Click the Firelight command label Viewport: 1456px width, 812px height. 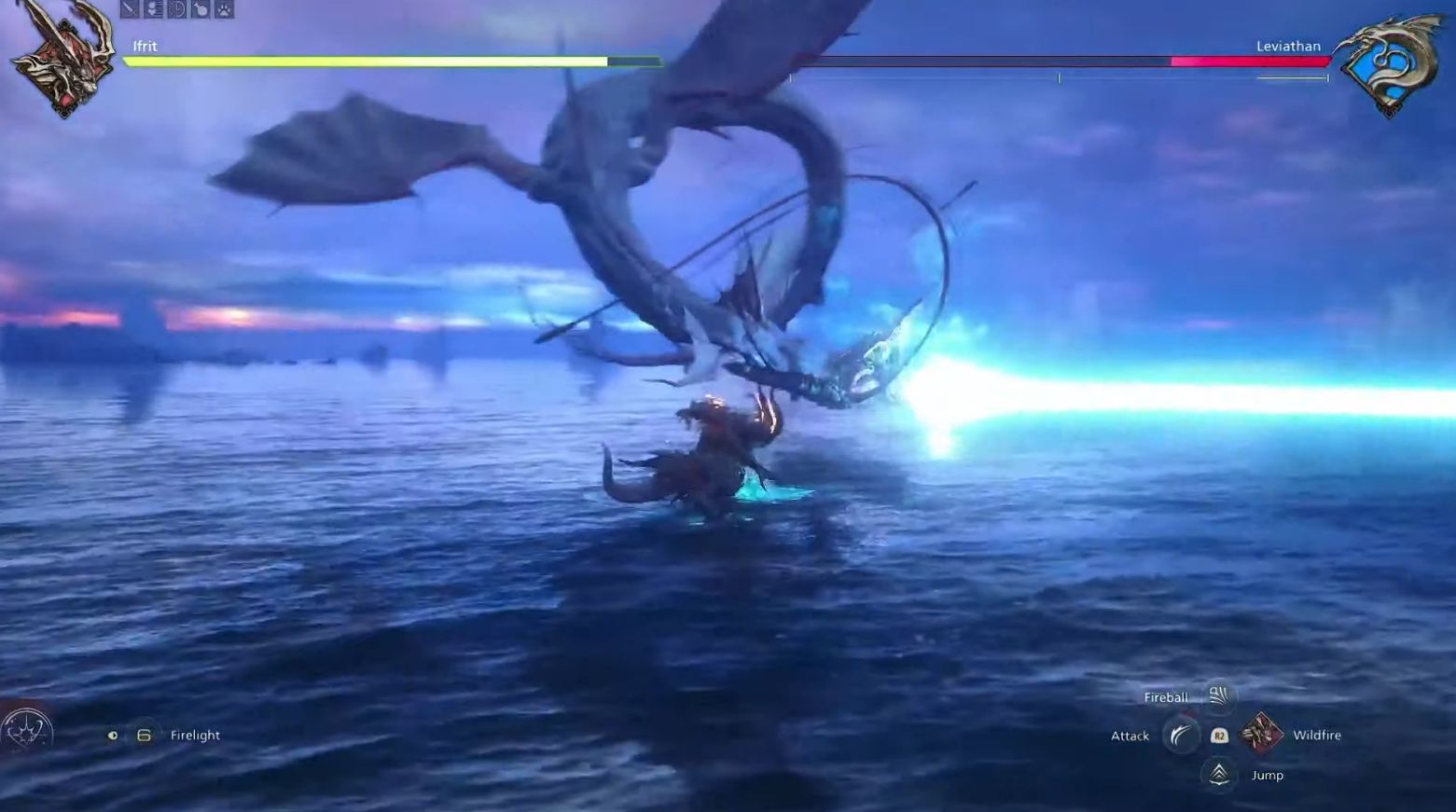pyautogui.click(x=194, y=735)
